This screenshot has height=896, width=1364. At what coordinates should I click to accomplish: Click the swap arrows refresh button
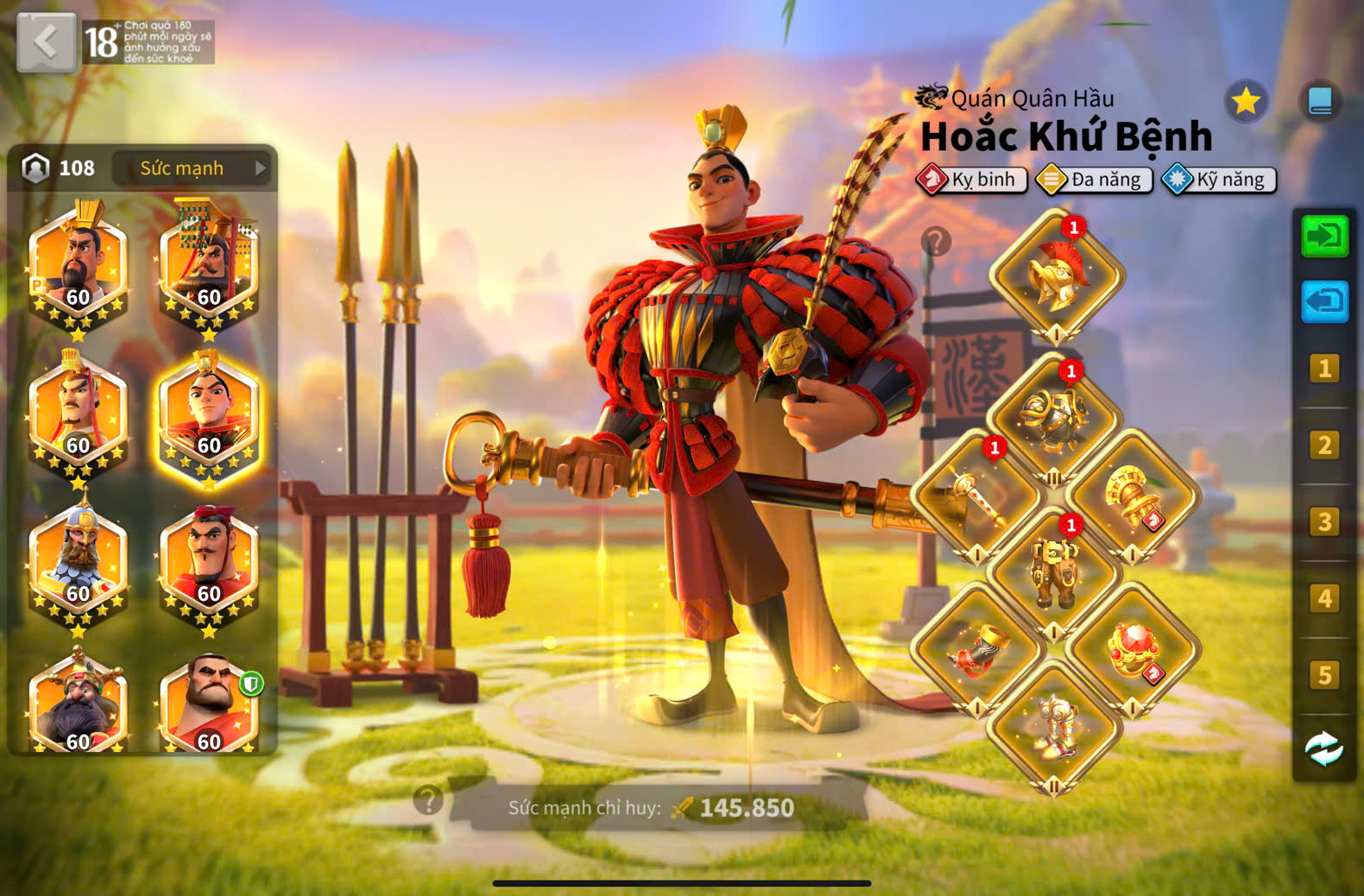[1323, 748]
